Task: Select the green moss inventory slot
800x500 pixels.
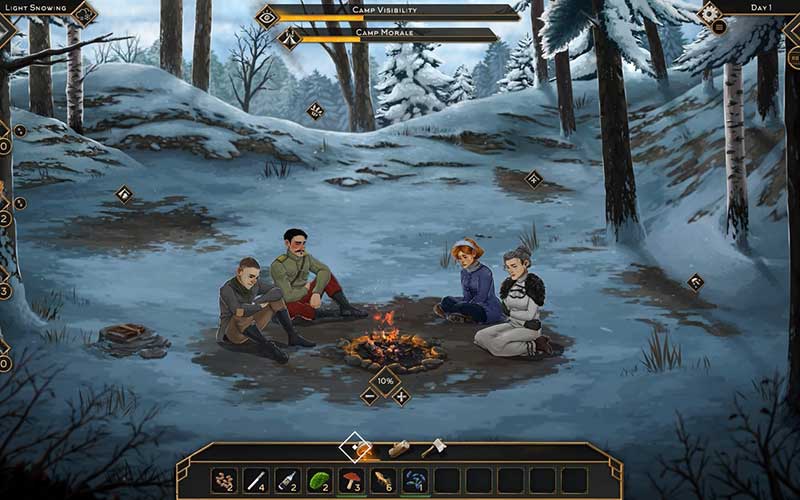Action: point(319,481)
